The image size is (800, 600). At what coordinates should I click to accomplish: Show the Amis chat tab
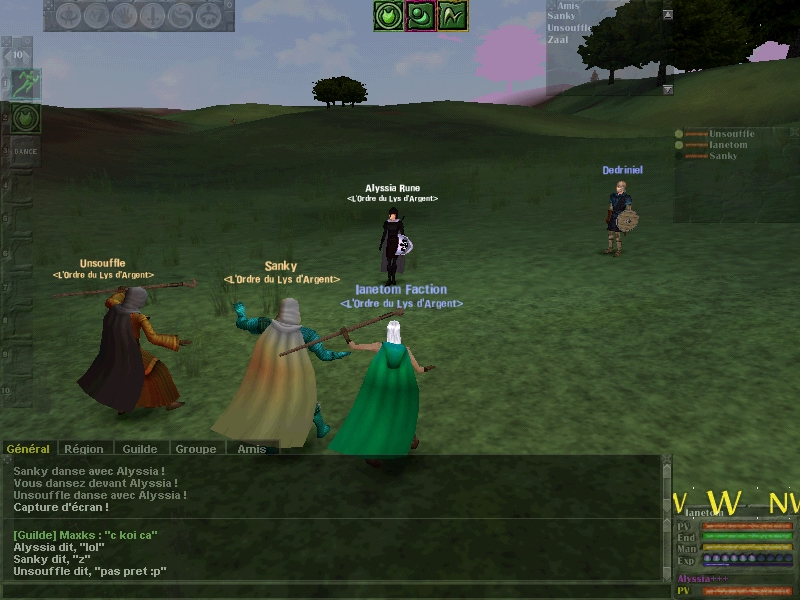[252, 449]
